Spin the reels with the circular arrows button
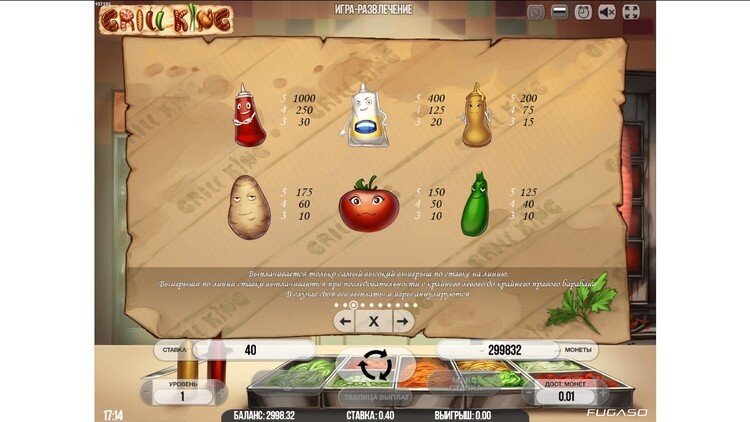This screenshot has height=422, width=750. 375,365
